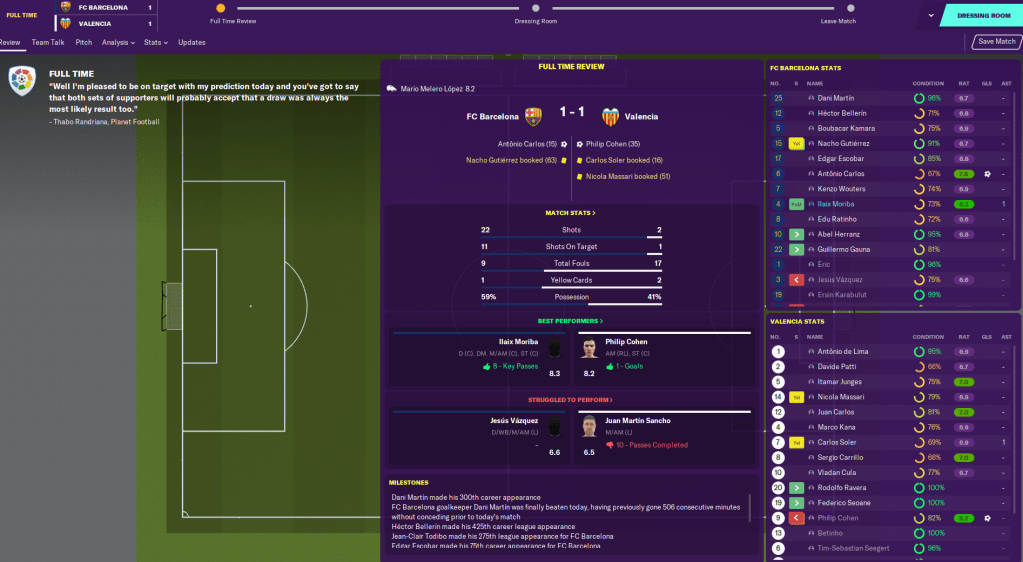Click Antônio de Lima in Valencia list

click(x=845, y=352)
